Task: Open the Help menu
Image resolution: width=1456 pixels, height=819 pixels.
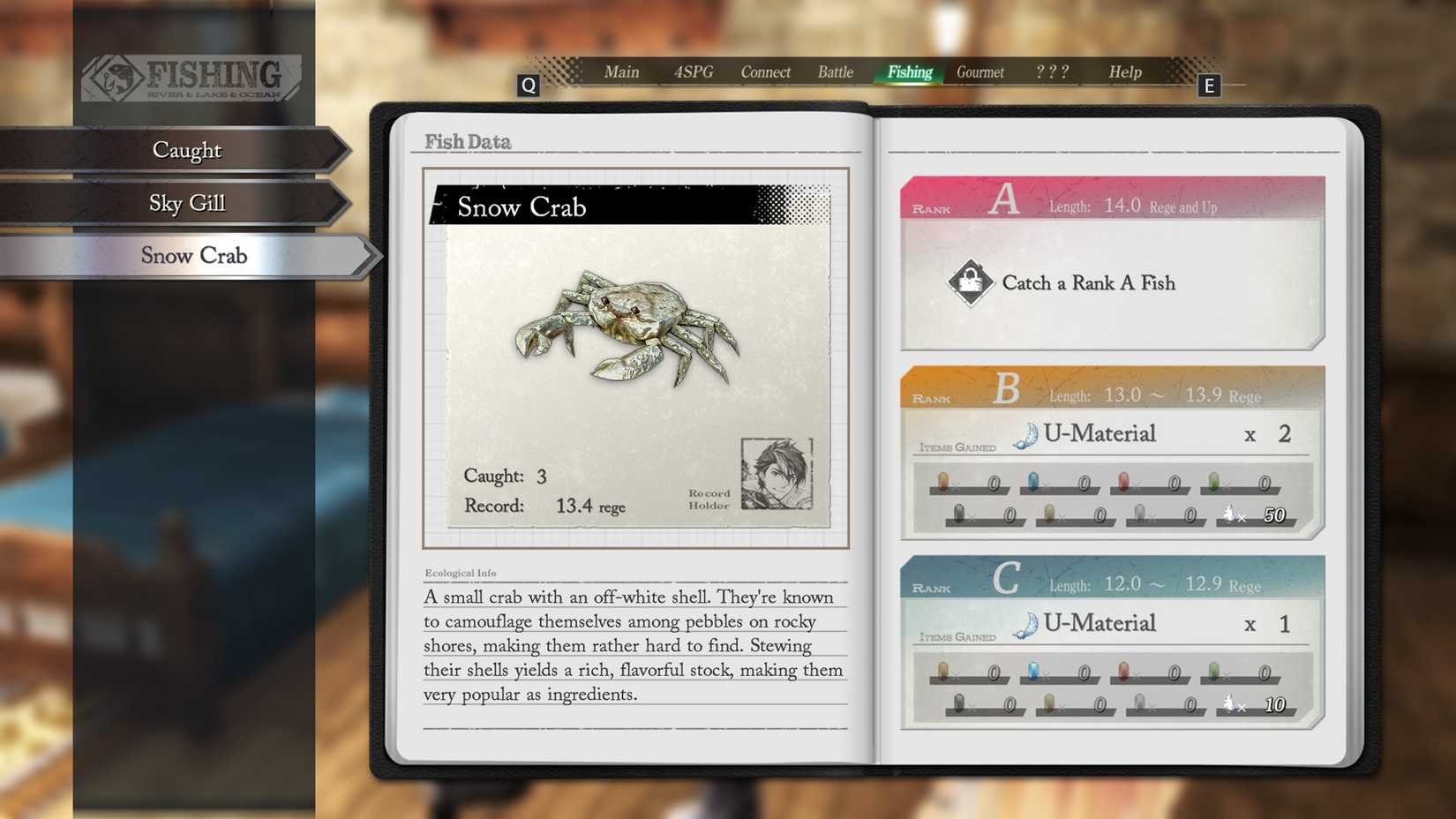Action: (1124, 72)
